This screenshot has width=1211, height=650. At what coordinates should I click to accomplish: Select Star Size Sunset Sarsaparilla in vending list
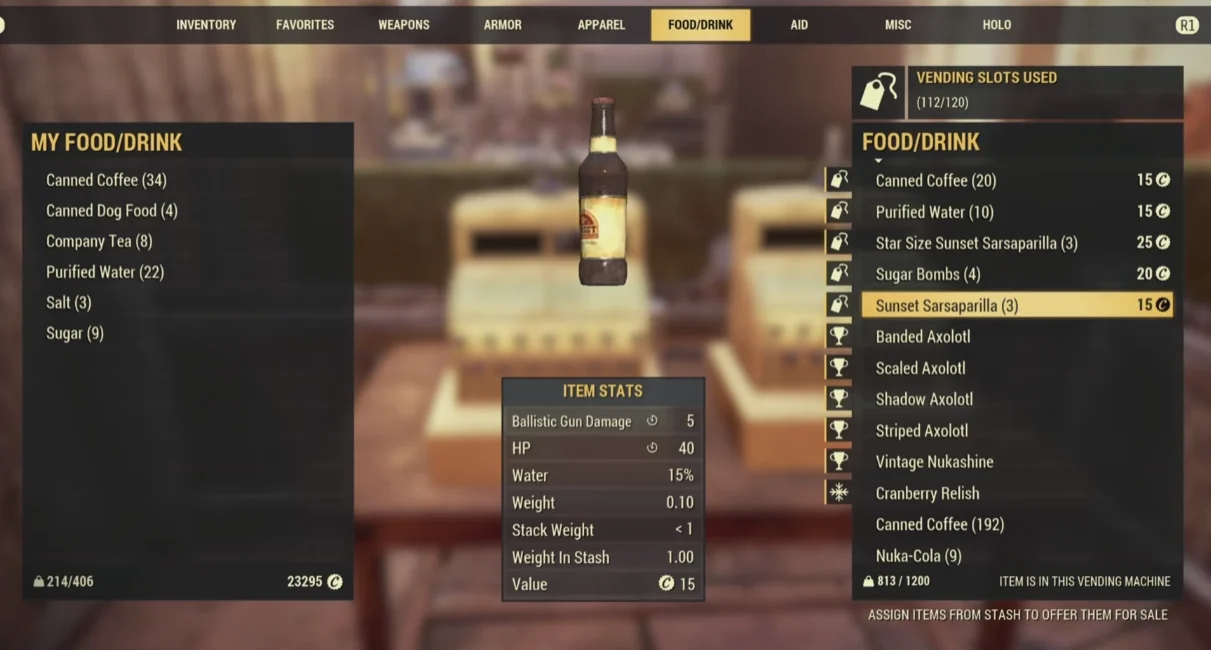click(976, 243)
